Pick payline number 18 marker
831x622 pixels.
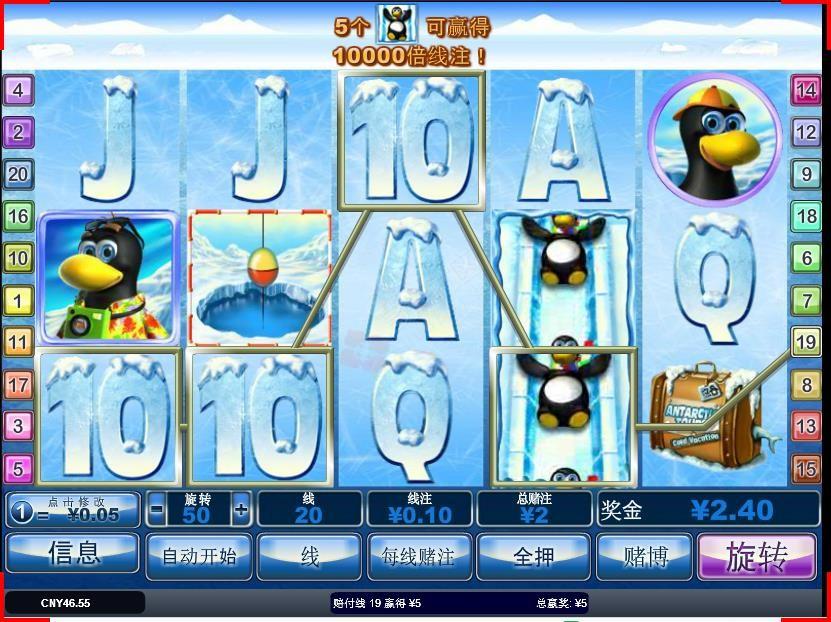pos(806,216)
